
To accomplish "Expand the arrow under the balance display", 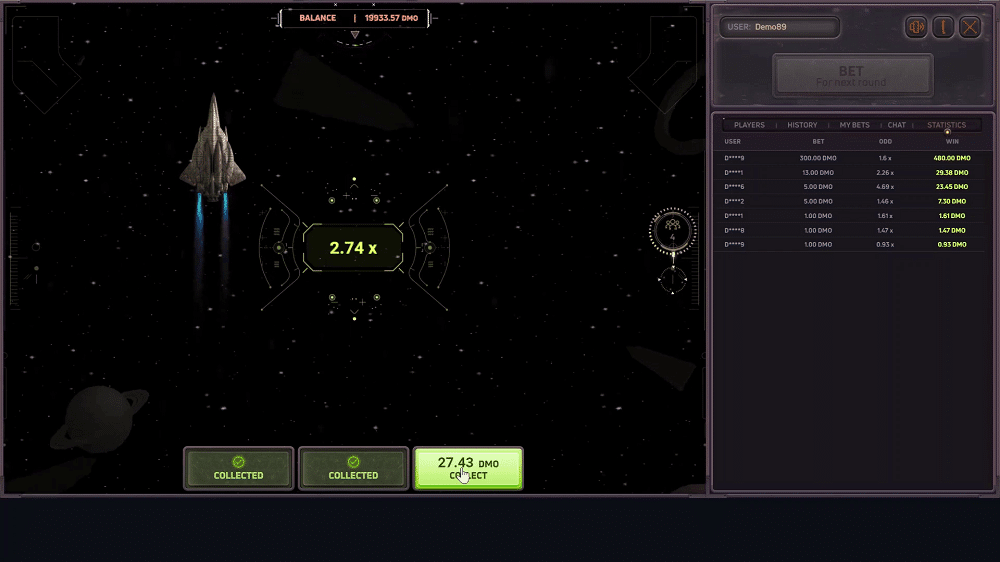I will pos(354,35).
